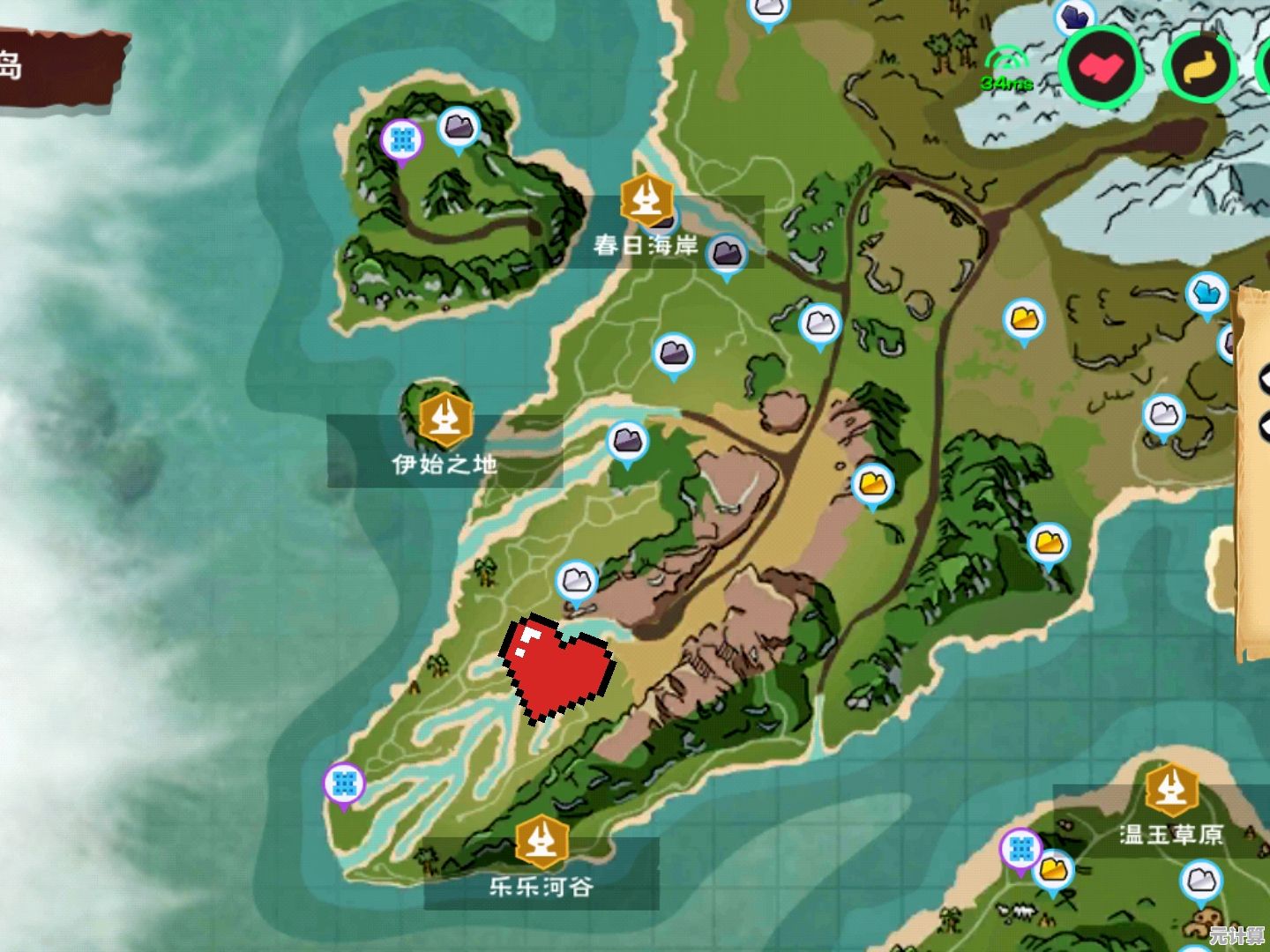Select the dark ore marker beside the 春日海岸 label
1270x952 pixels.
click(726, 255)
